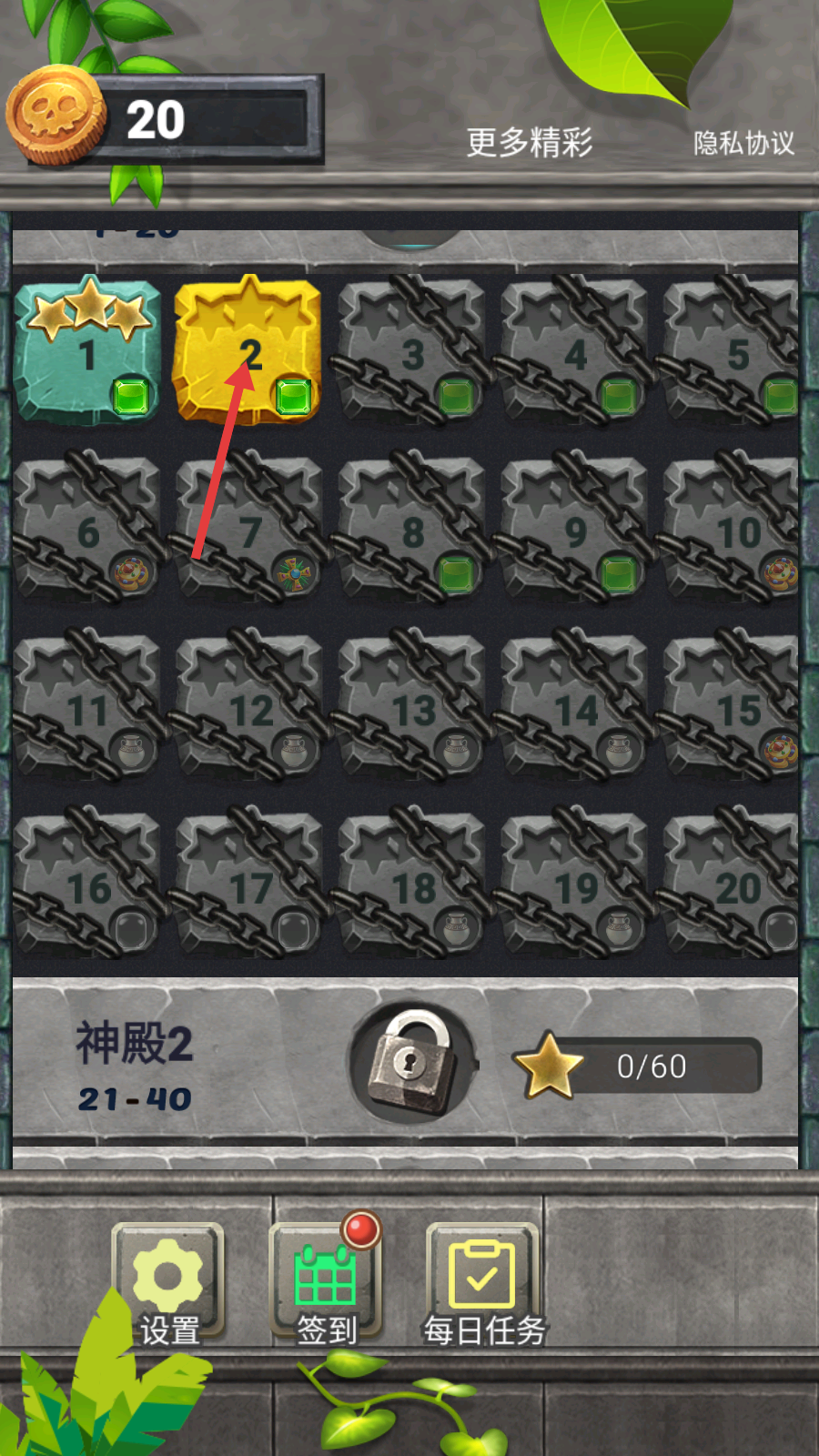The image size is (819, 1456).
Task: Tap the locked level 18 tile
Action: (x=411, y=886)
